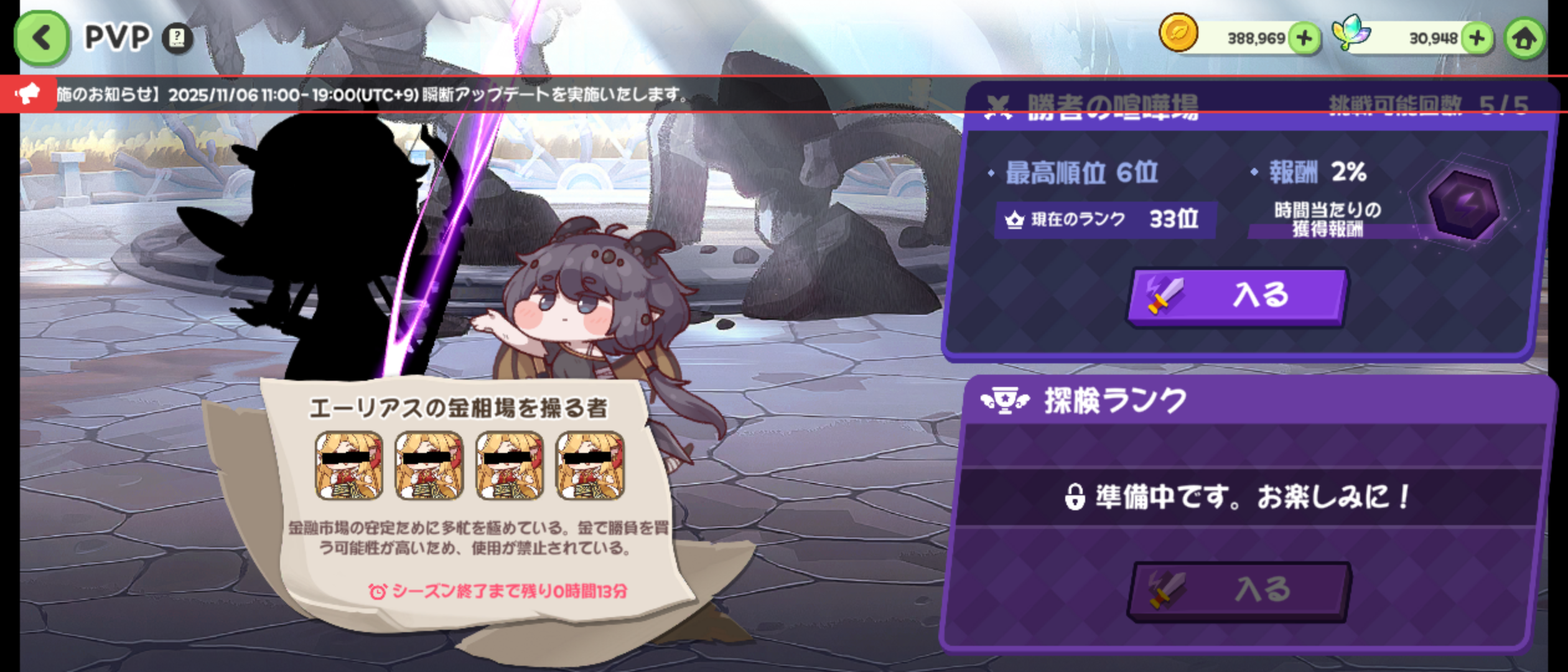This screenshot has height=672, width=1568.
Task: Tap the purple hexagon reward icon
Action: pyautogui.click(x=1463, y=204)
